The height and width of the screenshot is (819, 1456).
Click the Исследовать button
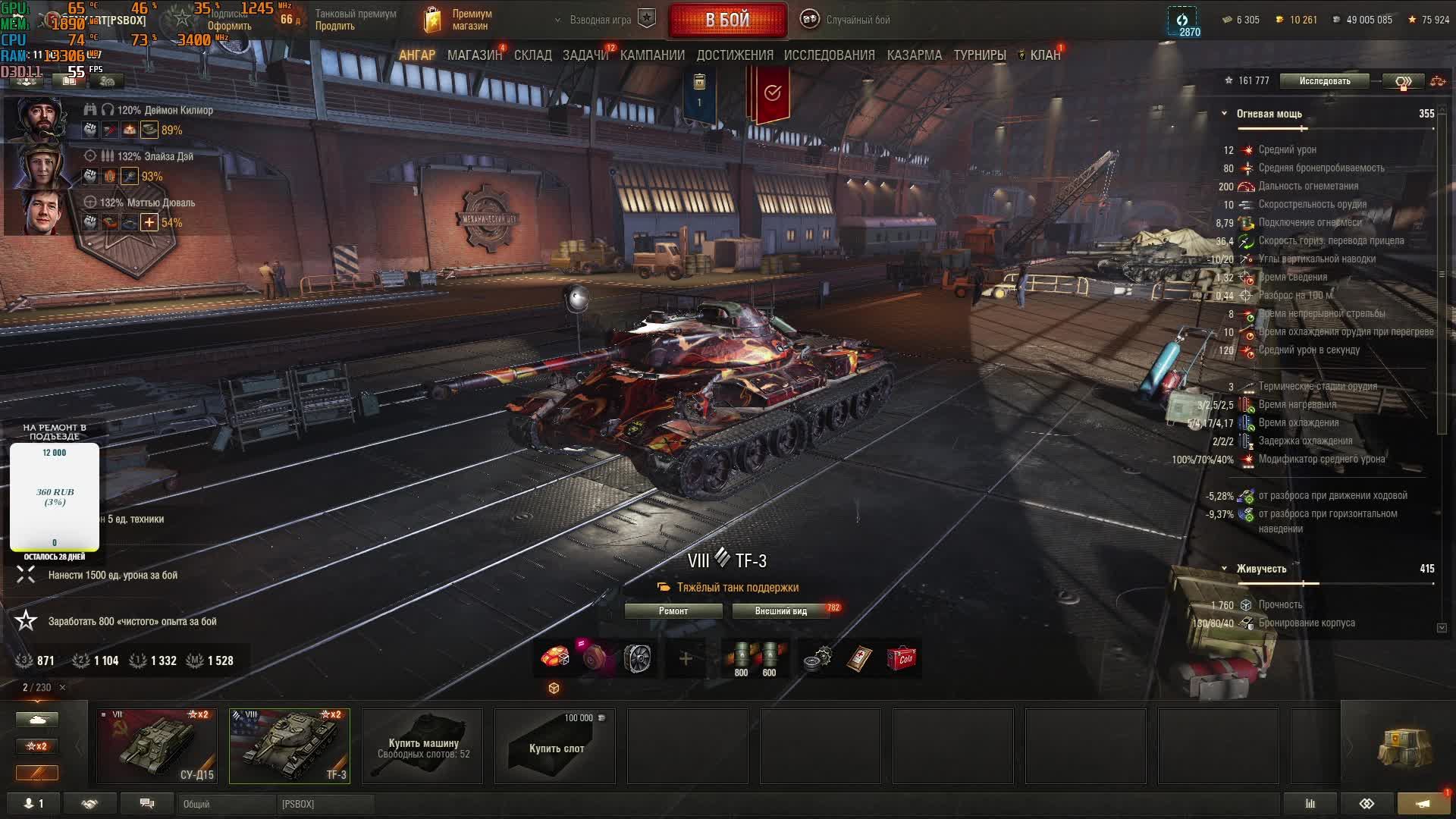[1324, 81]
